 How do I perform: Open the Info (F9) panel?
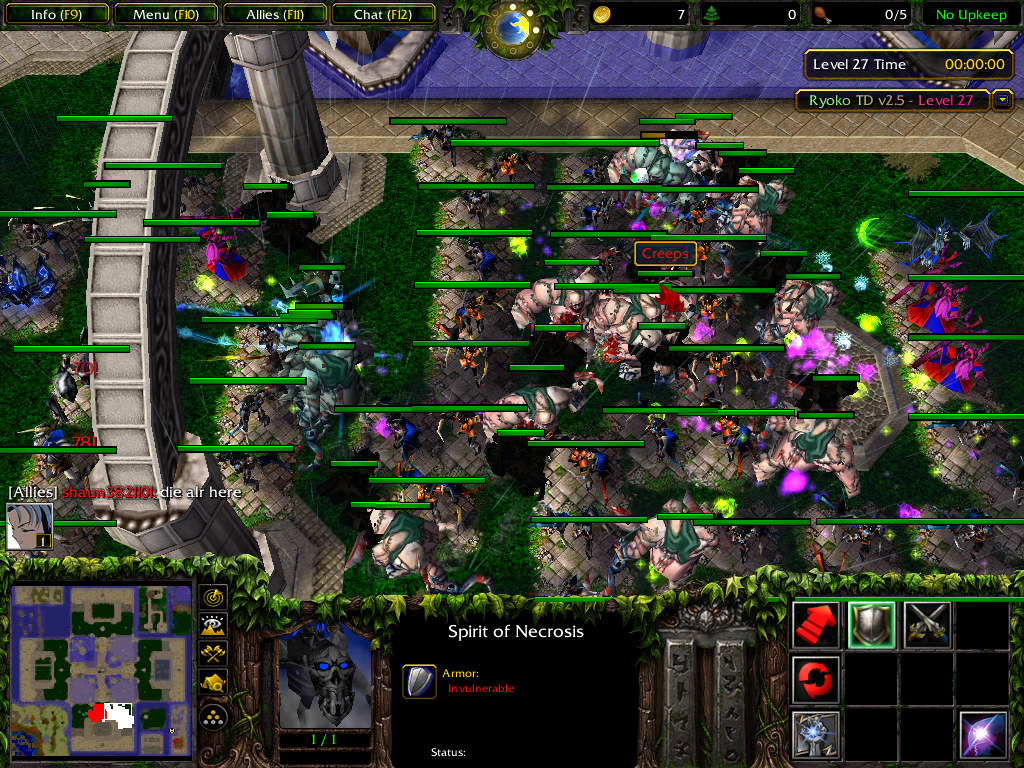tap(55, 15)
